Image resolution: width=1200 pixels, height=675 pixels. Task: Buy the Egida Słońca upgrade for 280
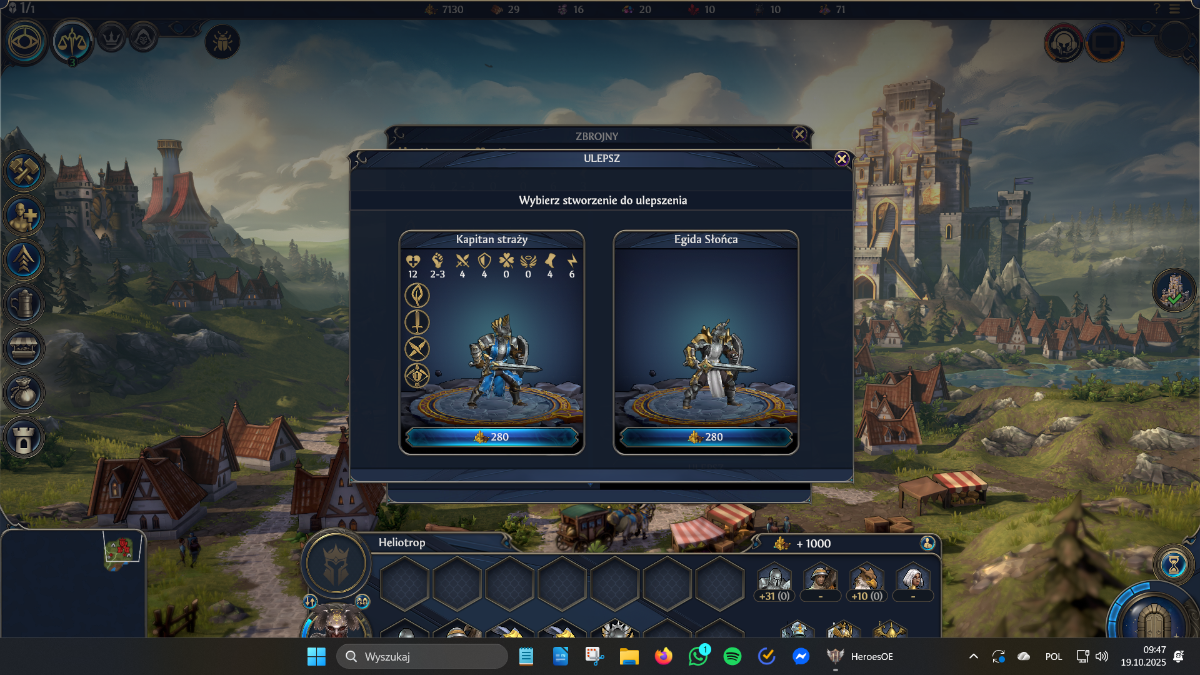coord(705,437)
